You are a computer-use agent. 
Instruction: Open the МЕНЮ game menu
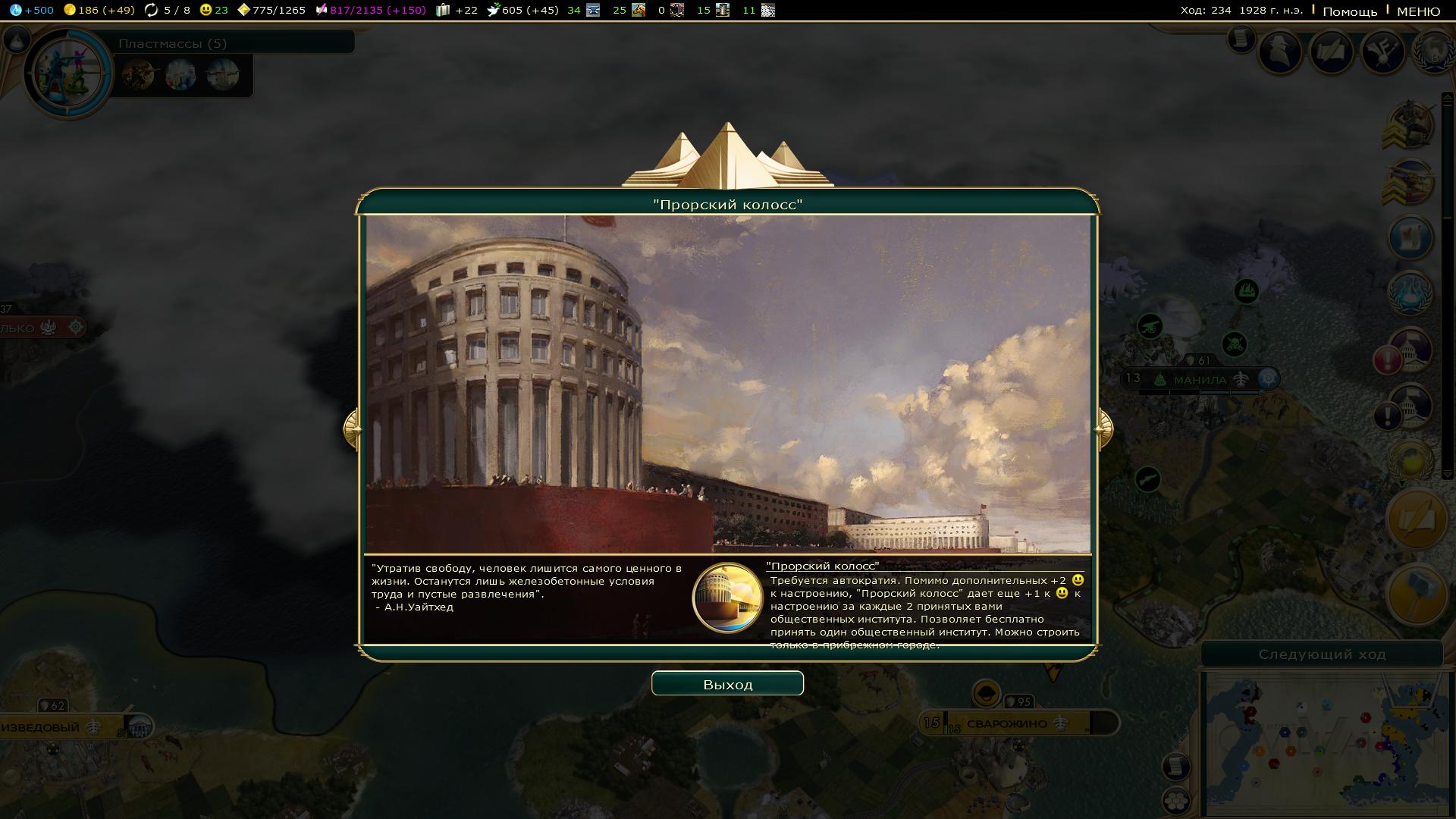point(1418,11)
